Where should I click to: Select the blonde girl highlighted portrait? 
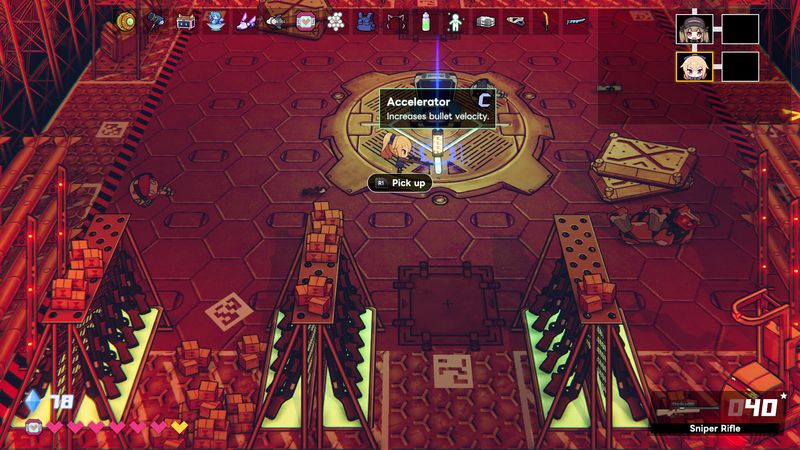tap(692, 66)
